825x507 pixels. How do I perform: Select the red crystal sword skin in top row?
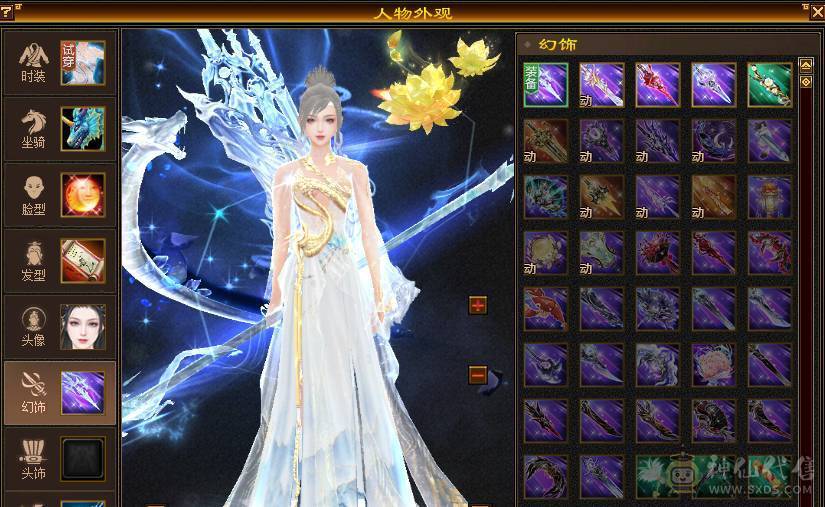point(658,85)
